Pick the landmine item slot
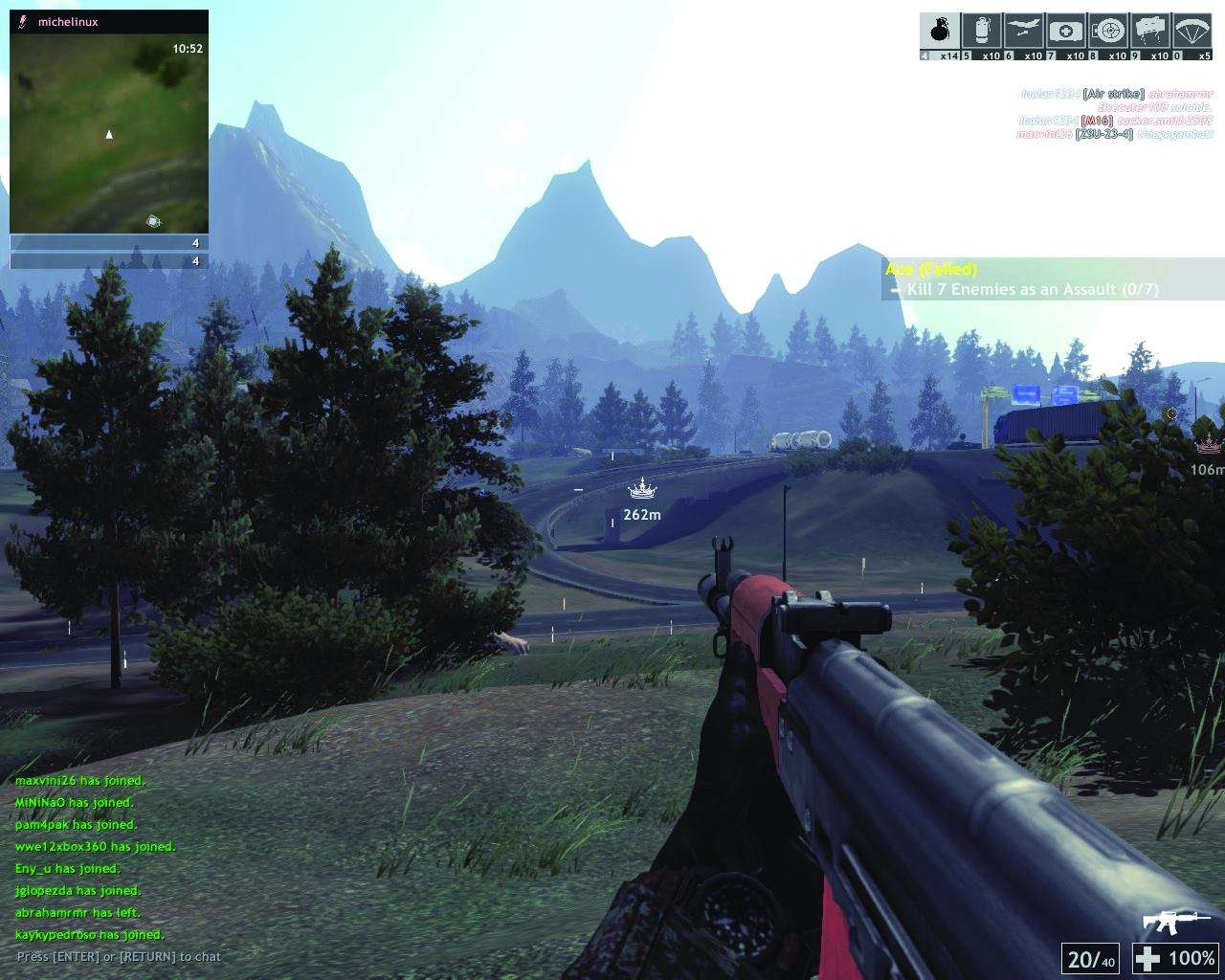This screenshot has width=1225, height=980. pyautogui.click(x=1108, y=32)
